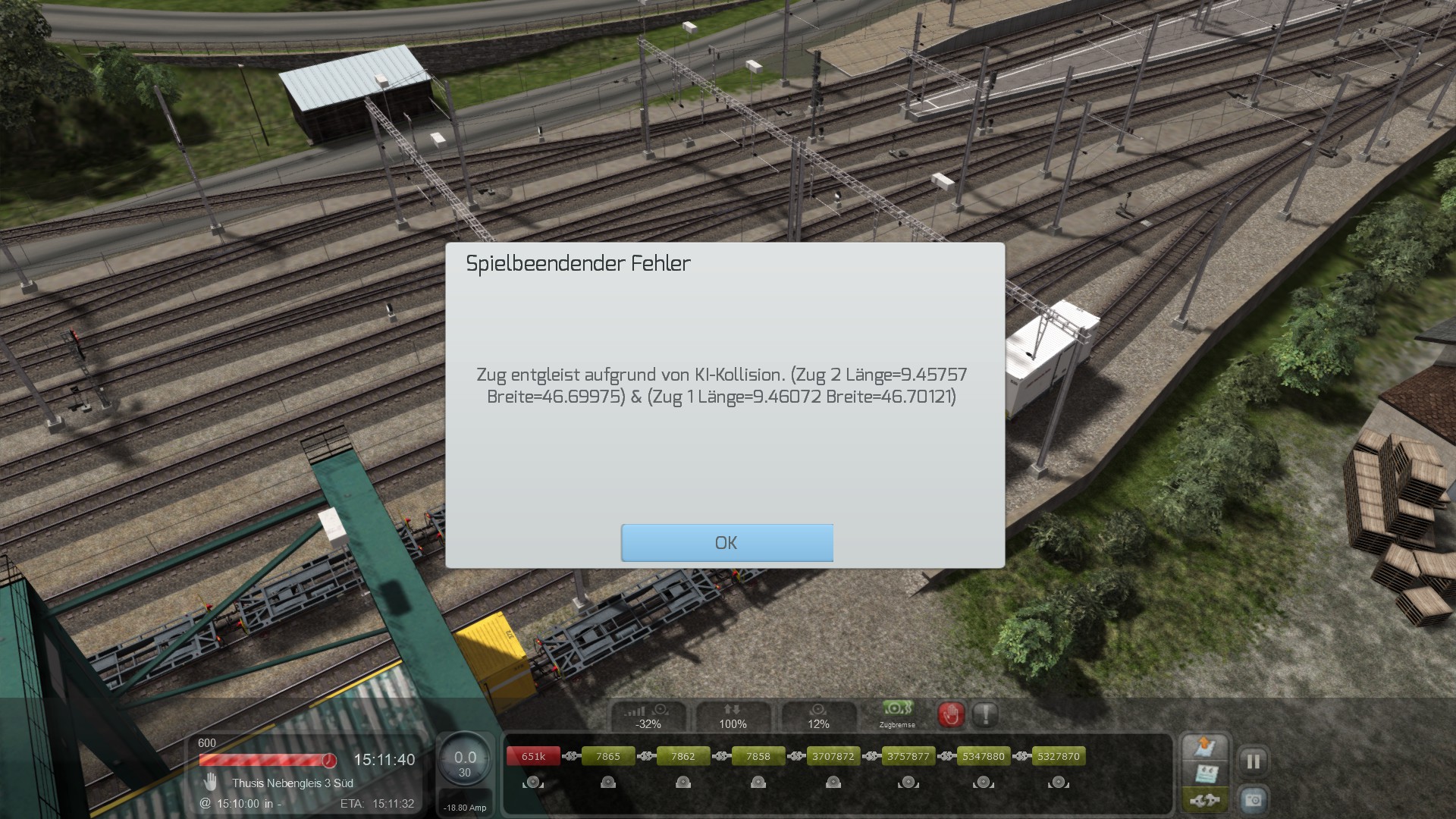The image size is (1456, 819).
Task: Choose wagon 7858 in the train list
Action: click(x=758, y=756)
